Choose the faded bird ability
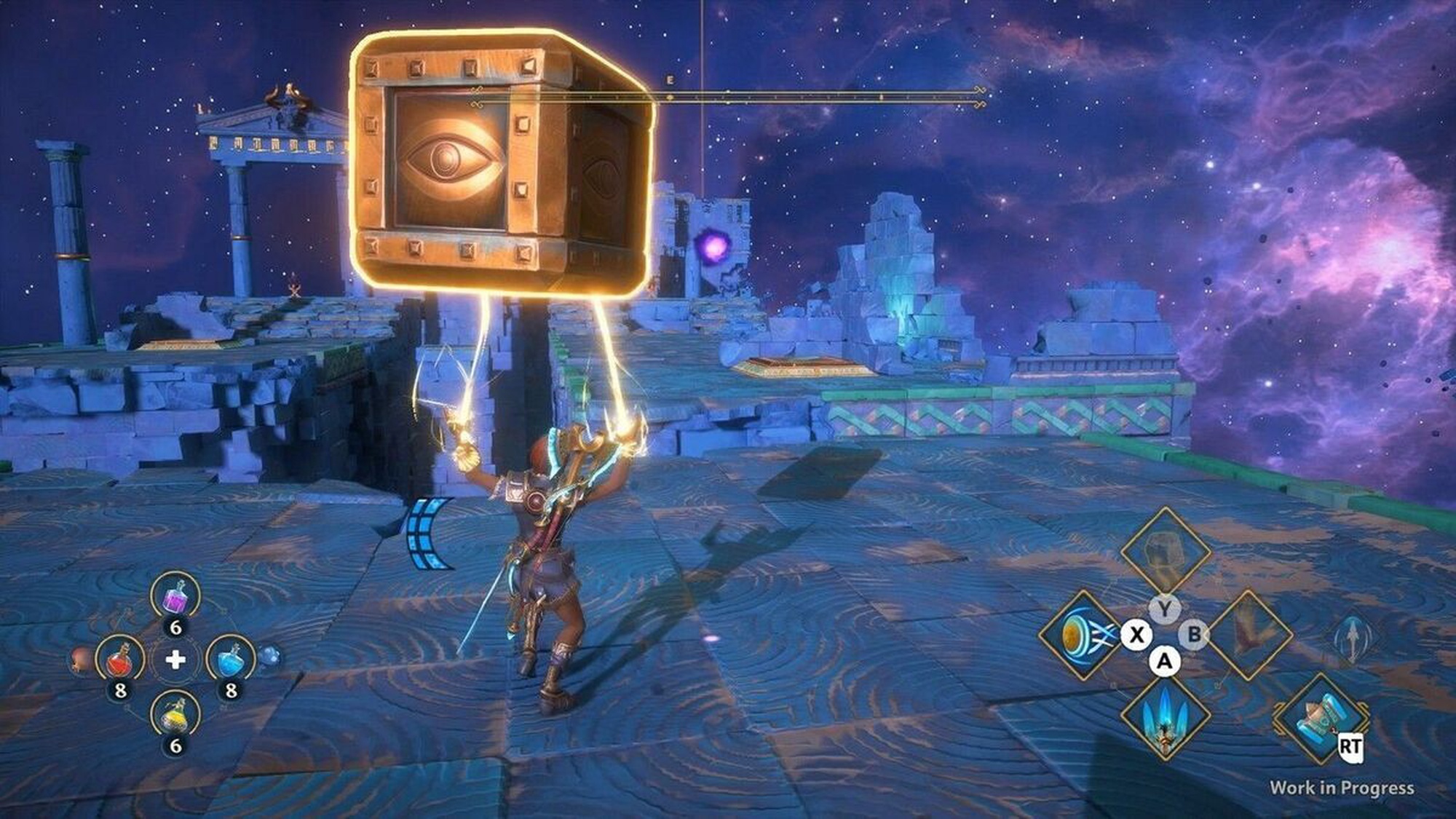Viewport: 1456px width, 819px height. [1249, 636]
